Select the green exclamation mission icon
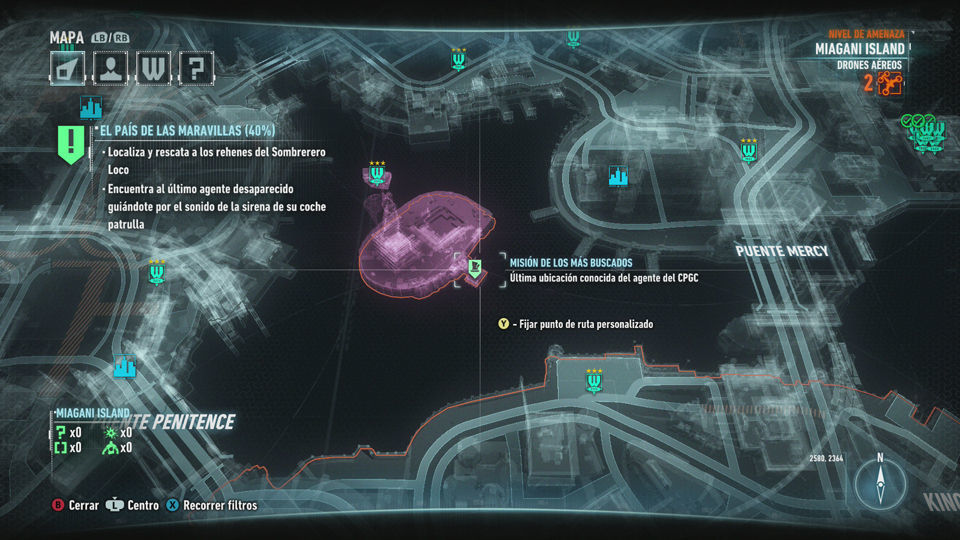This screenshot has width=960, height=540. coord(72,144)
